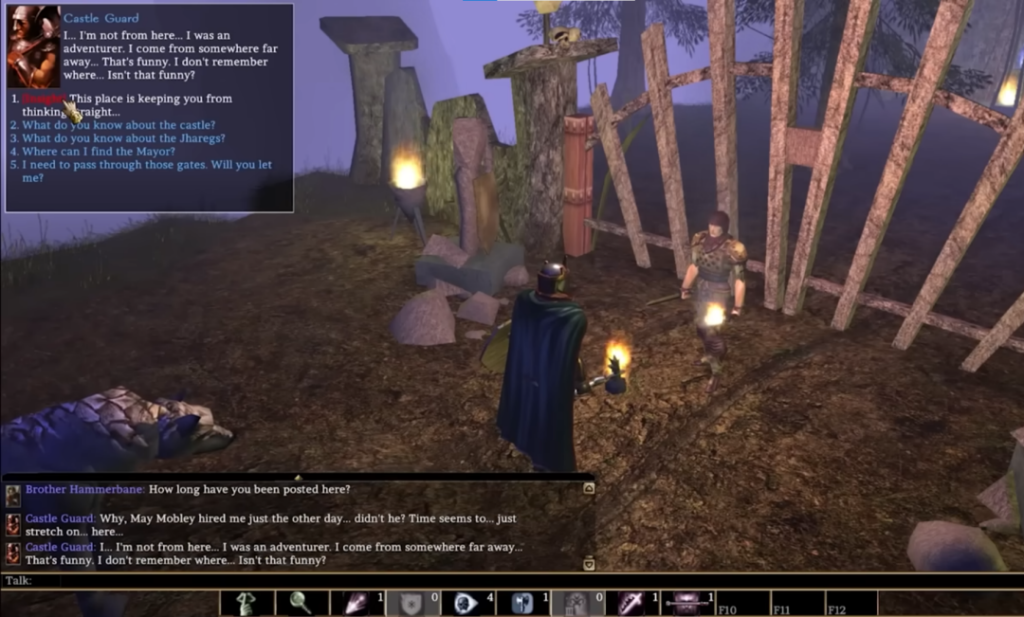
Task: Ask what he knows about the castle
Action: click(x=115, y=125)
